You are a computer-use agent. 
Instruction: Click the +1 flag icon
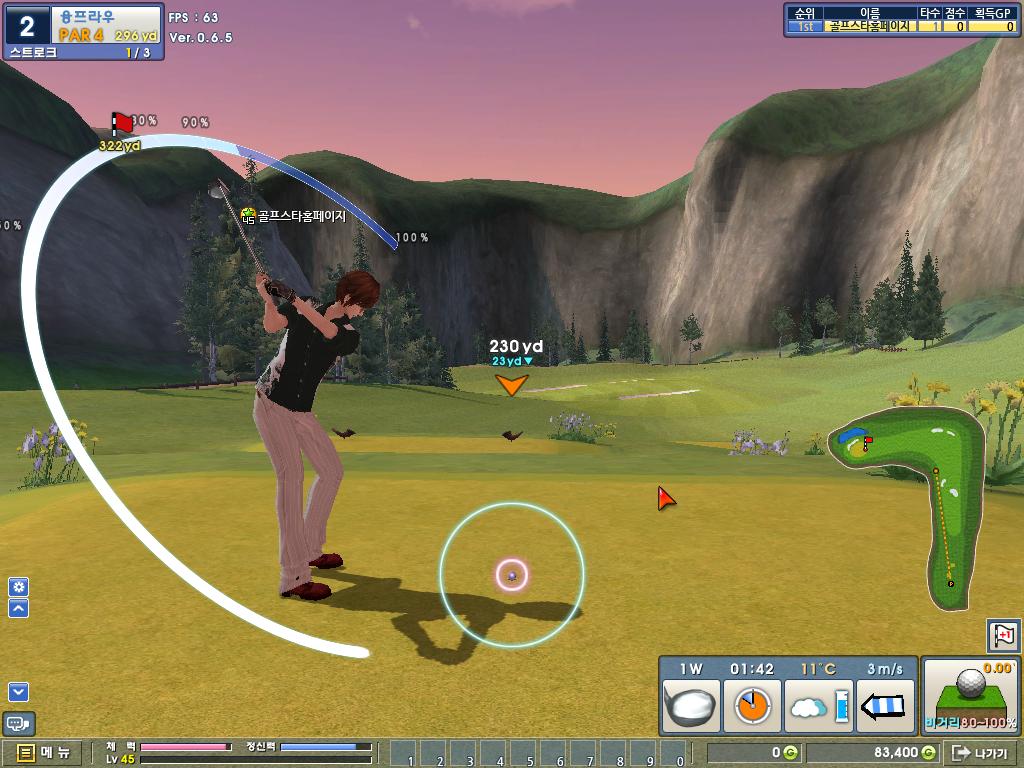(x=1003, y=635)
